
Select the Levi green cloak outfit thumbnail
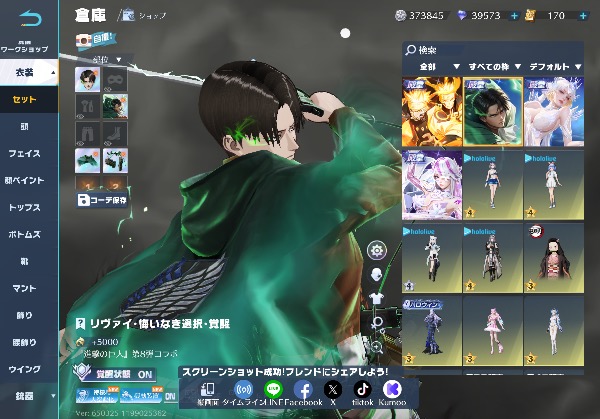tap(492, 111)
